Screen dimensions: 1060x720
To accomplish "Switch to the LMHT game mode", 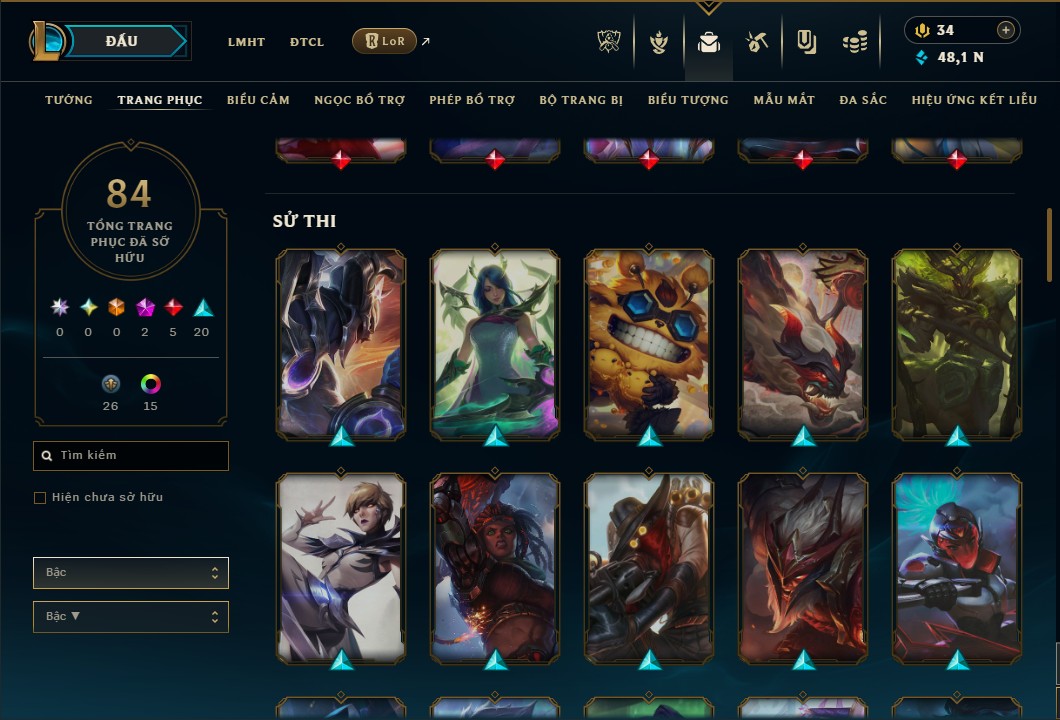I will coord(246,42).
